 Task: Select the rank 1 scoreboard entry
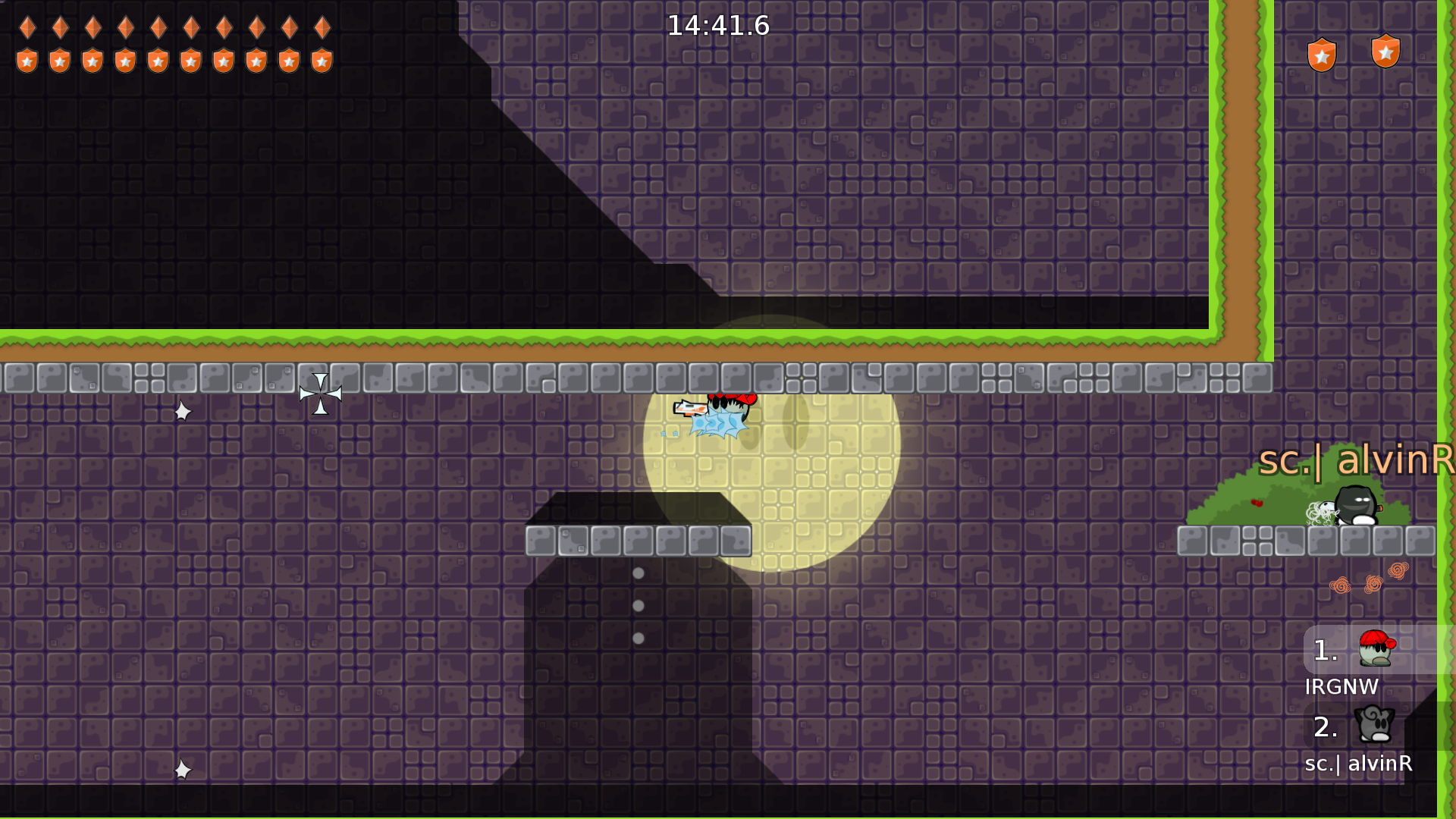coord(1326,651)
